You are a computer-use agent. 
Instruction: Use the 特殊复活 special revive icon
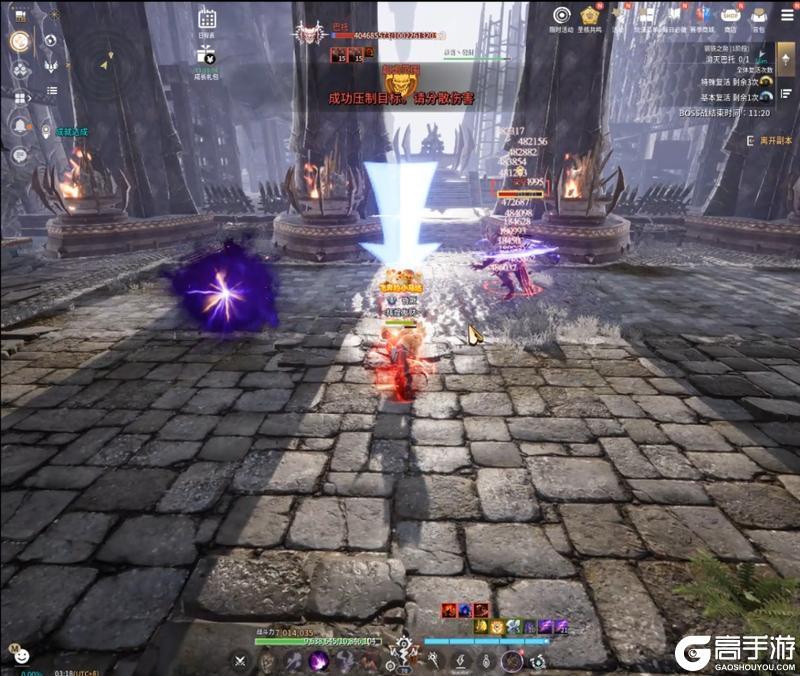click(766, 82)
